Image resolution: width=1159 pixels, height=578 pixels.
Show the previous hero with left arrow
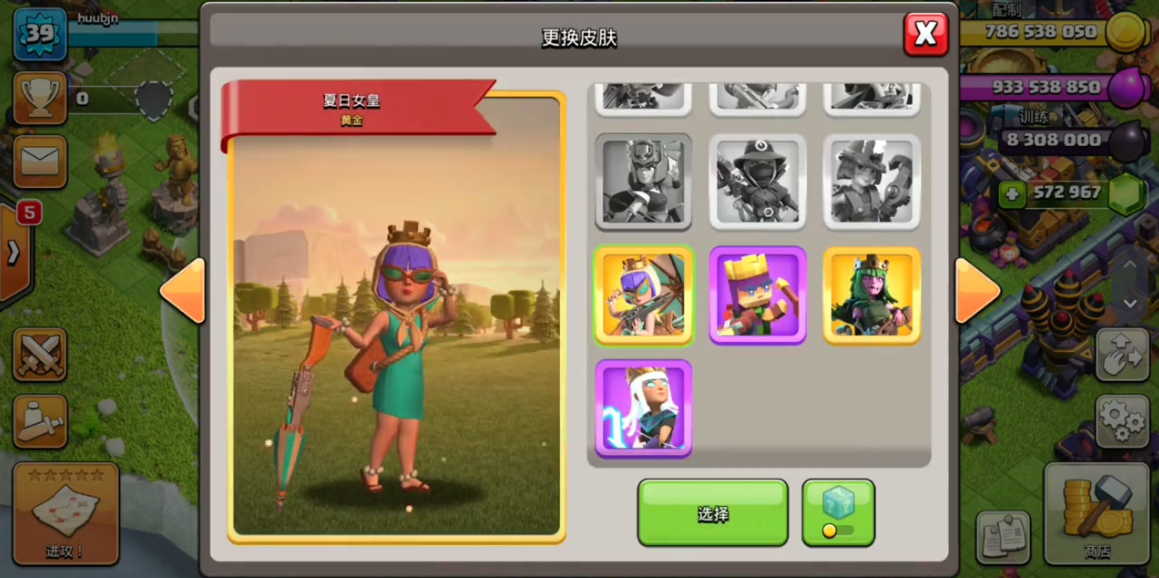[x=183, y=291]
